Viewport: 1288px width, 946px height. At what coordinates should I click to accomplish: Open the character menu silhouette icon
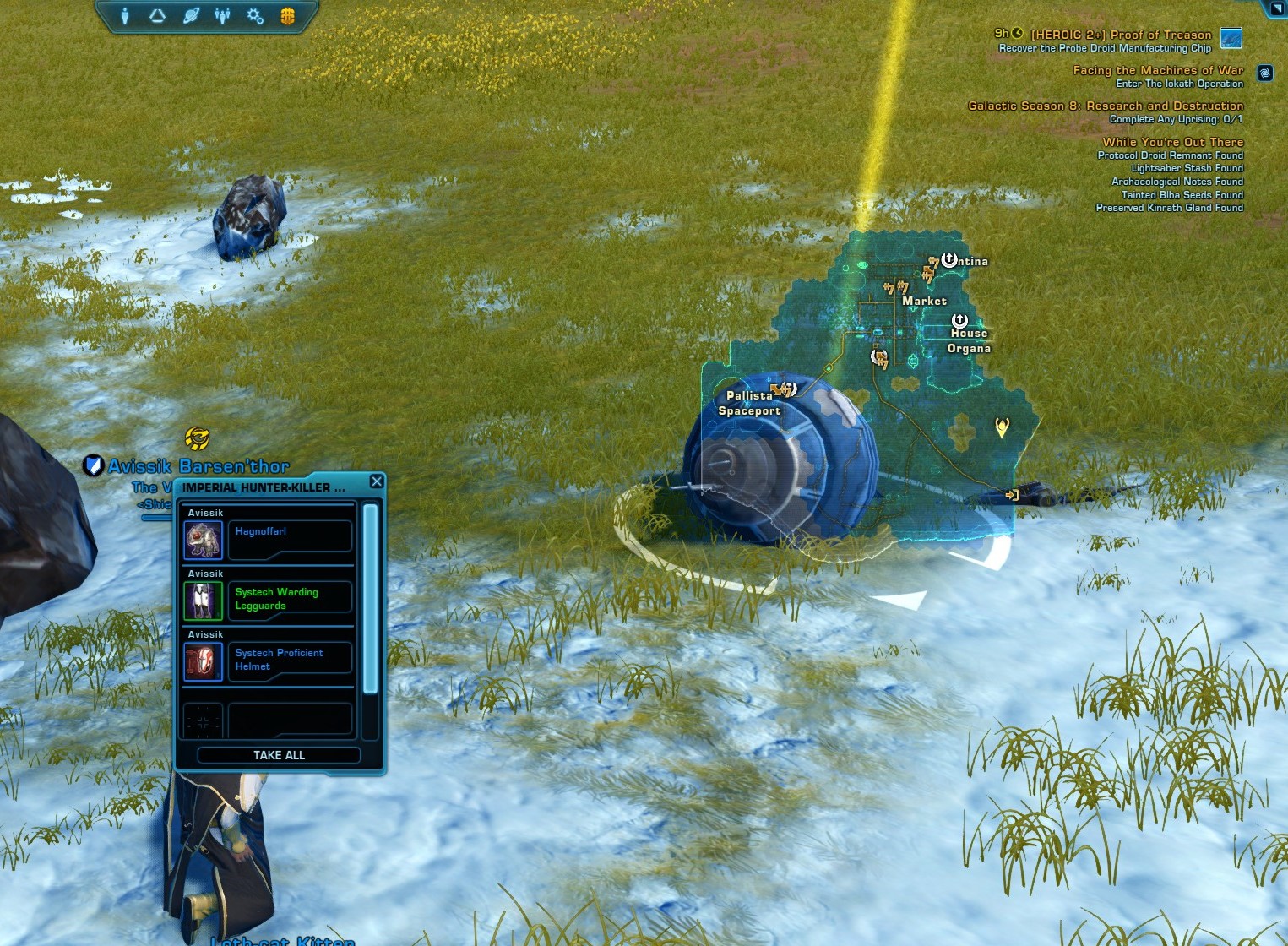tap(125, 16)
